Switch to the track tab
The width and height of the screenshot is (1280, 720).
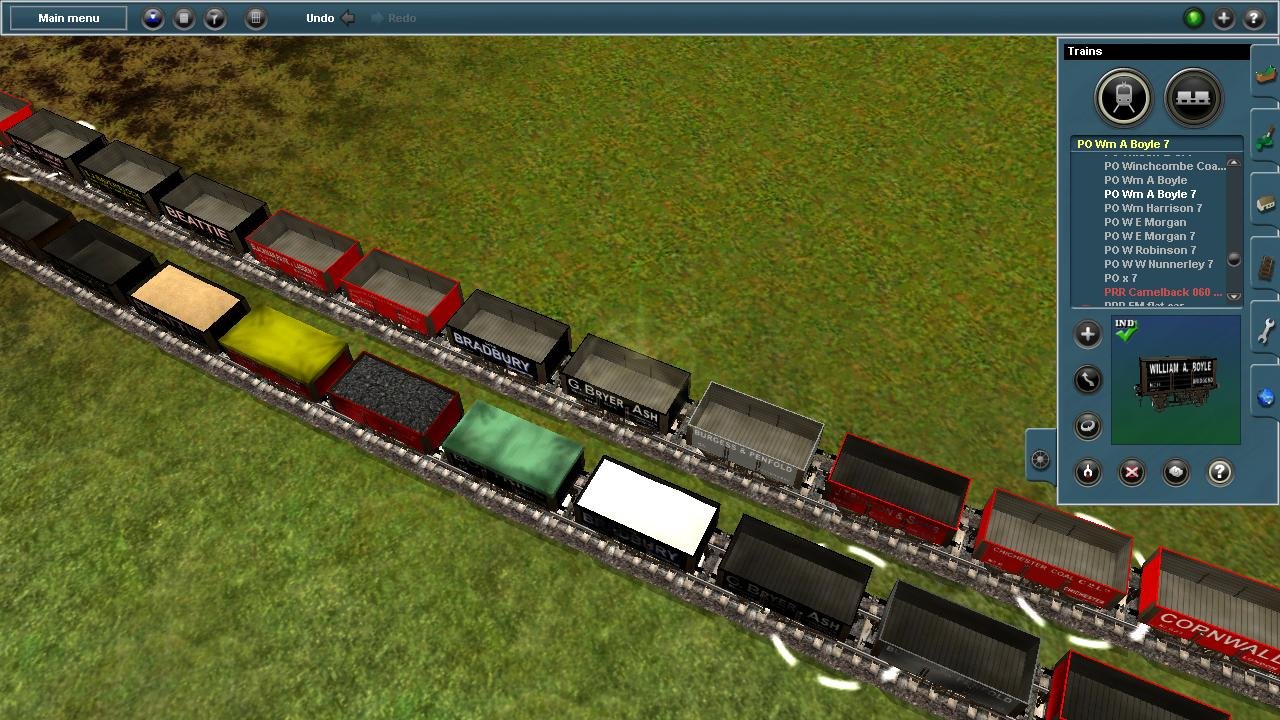coord(1265,267)
